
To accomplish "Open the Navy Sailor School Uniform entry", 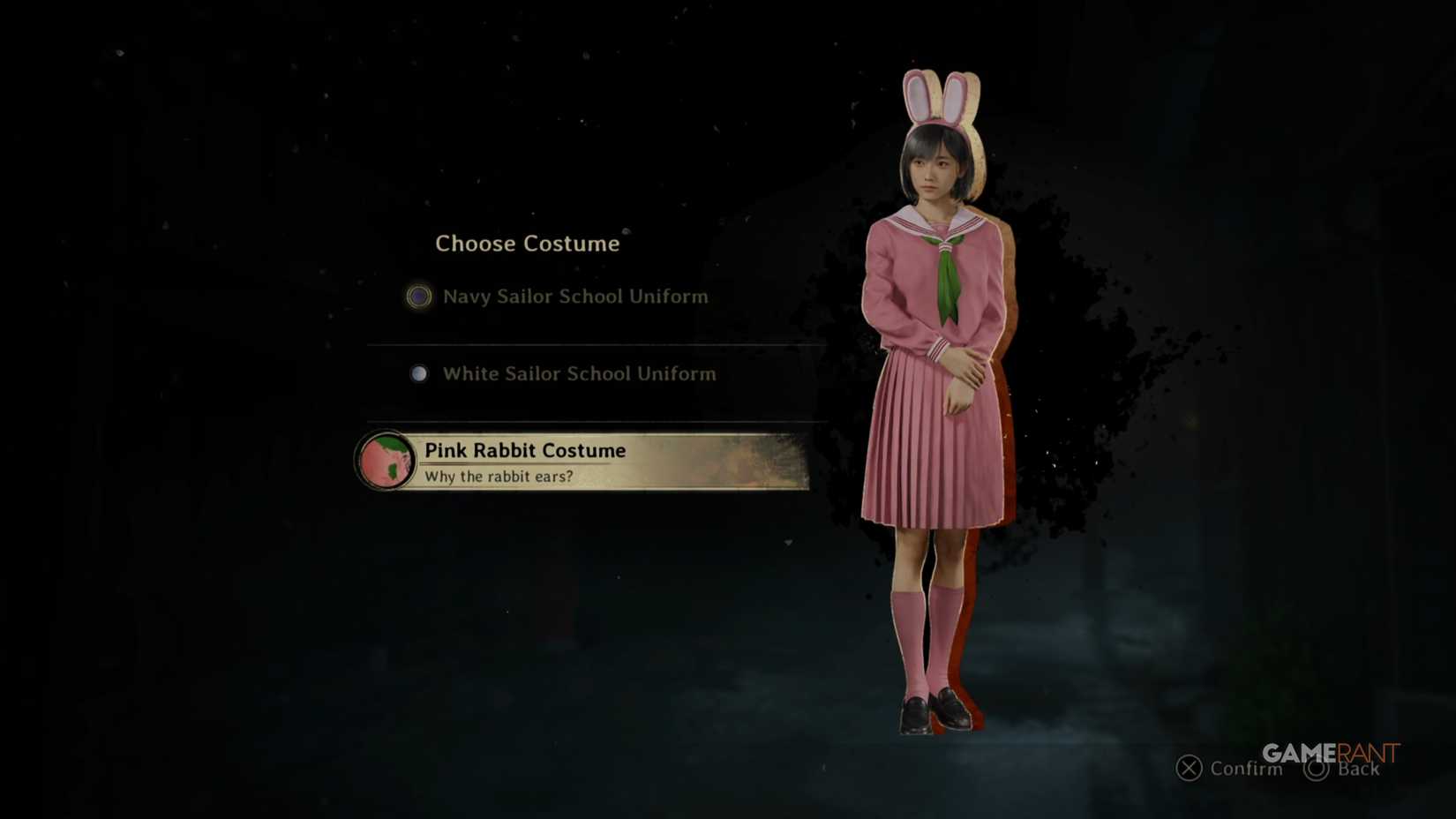I will (x=574, y=297).
